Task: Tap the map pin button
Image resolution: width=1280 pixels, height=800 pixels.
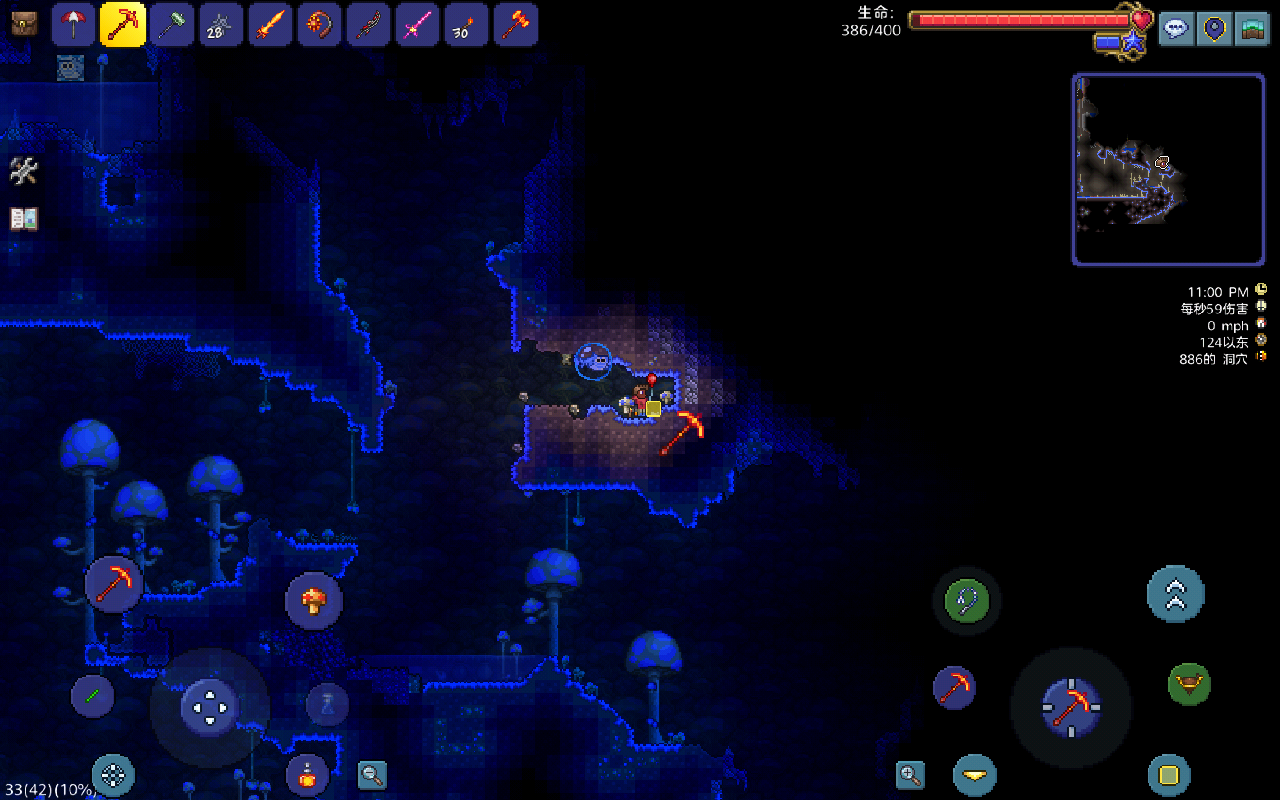Action: point(1214,28)
